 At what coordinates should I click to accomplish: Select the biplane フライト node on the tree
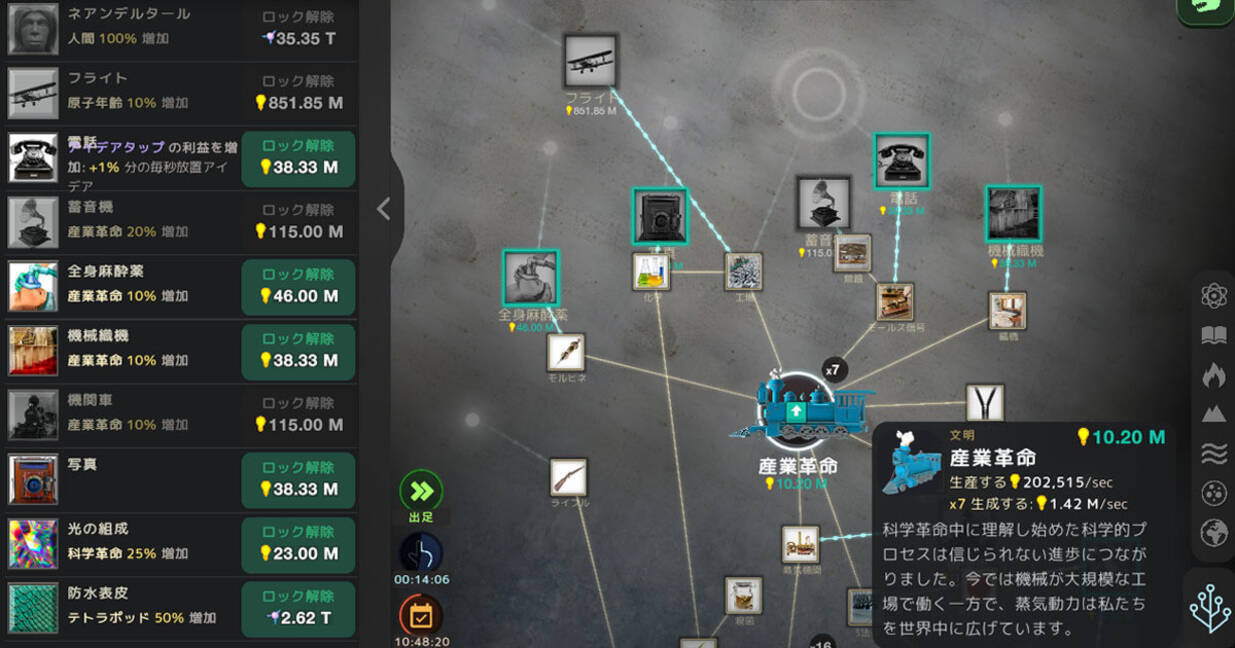(590, 62)
